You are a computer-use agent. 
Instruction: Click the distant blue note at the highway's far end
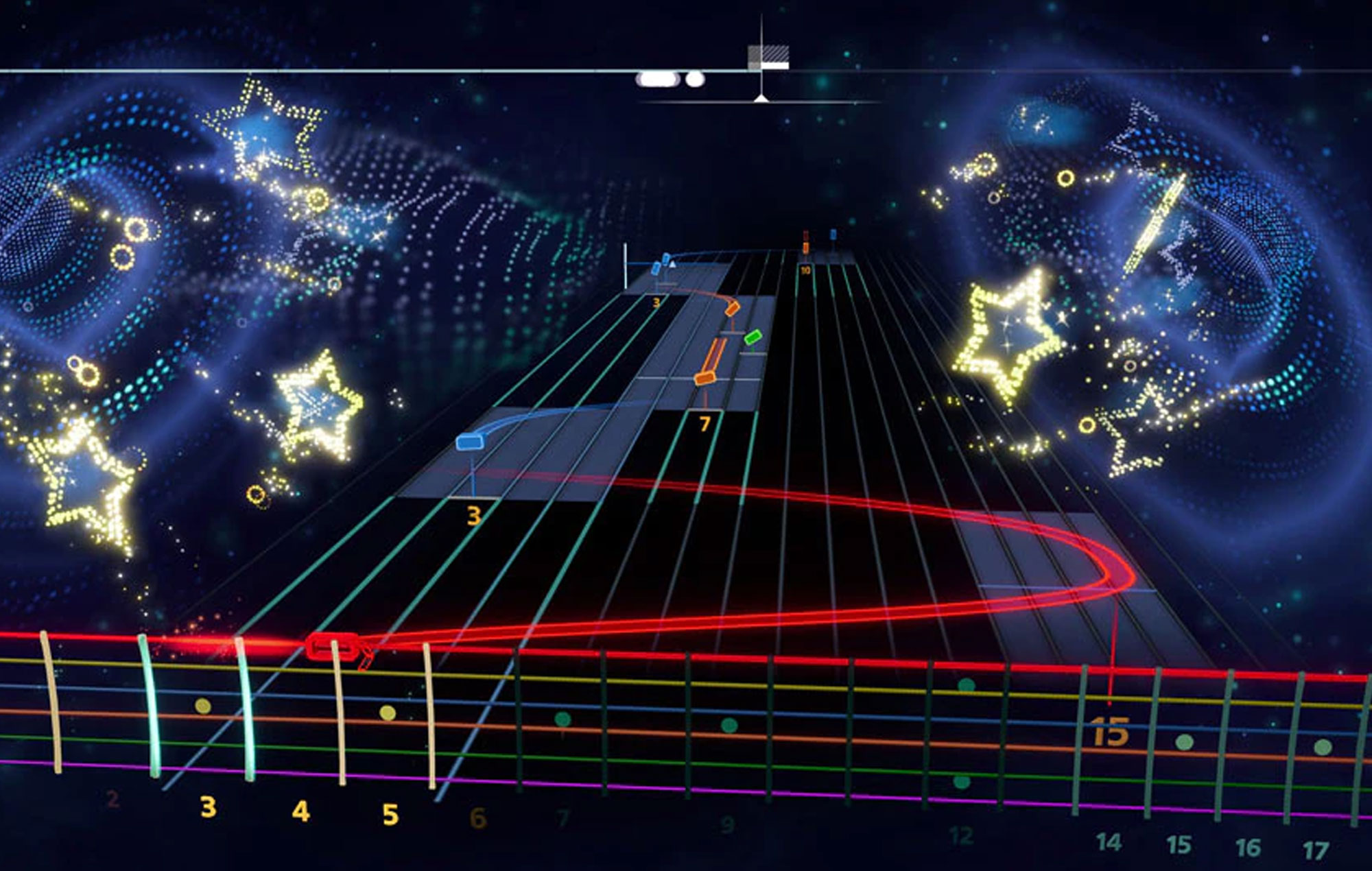click(x=833, y=234)
